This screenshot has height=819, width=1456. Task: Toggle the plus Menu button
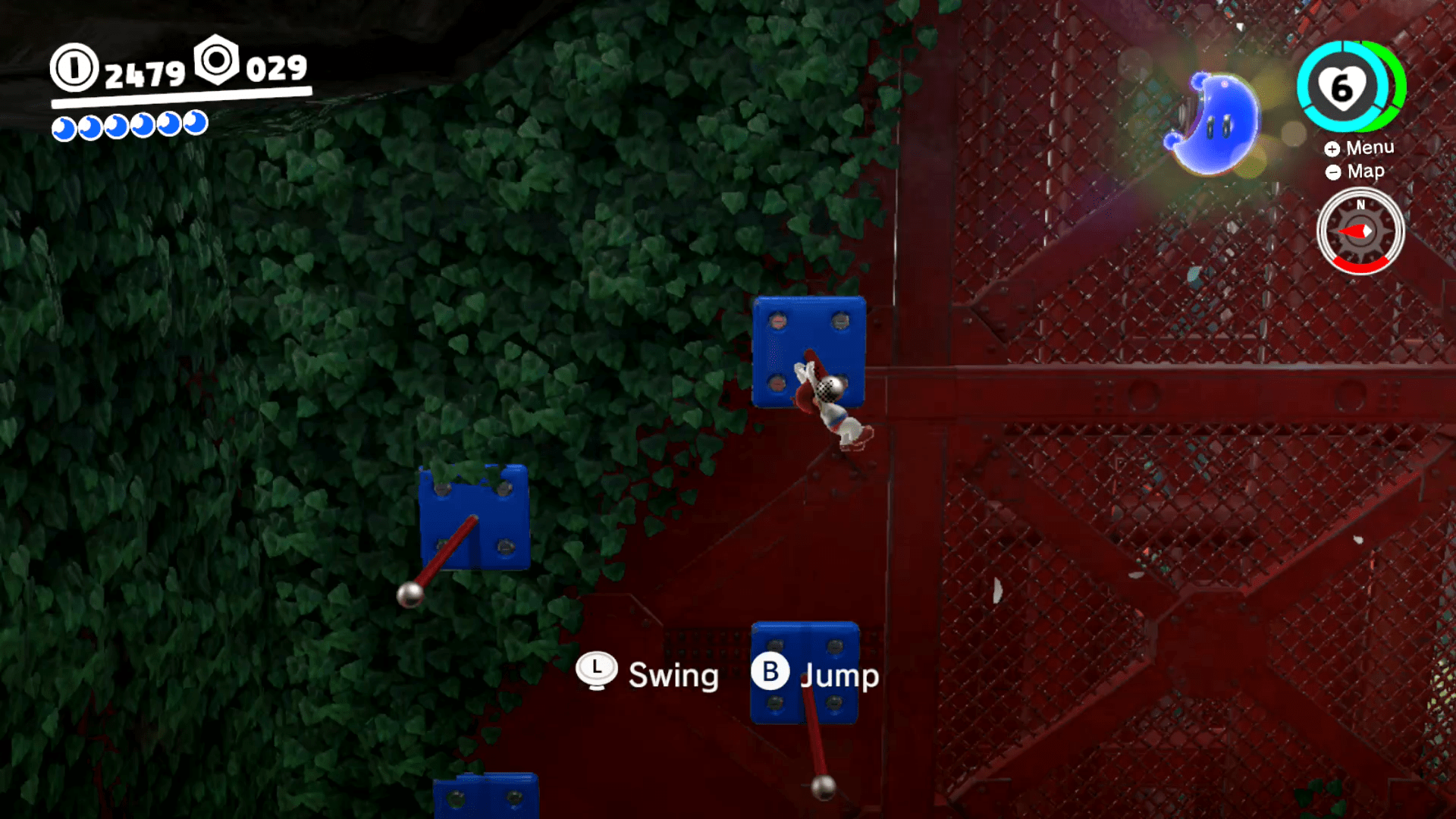1333,149
